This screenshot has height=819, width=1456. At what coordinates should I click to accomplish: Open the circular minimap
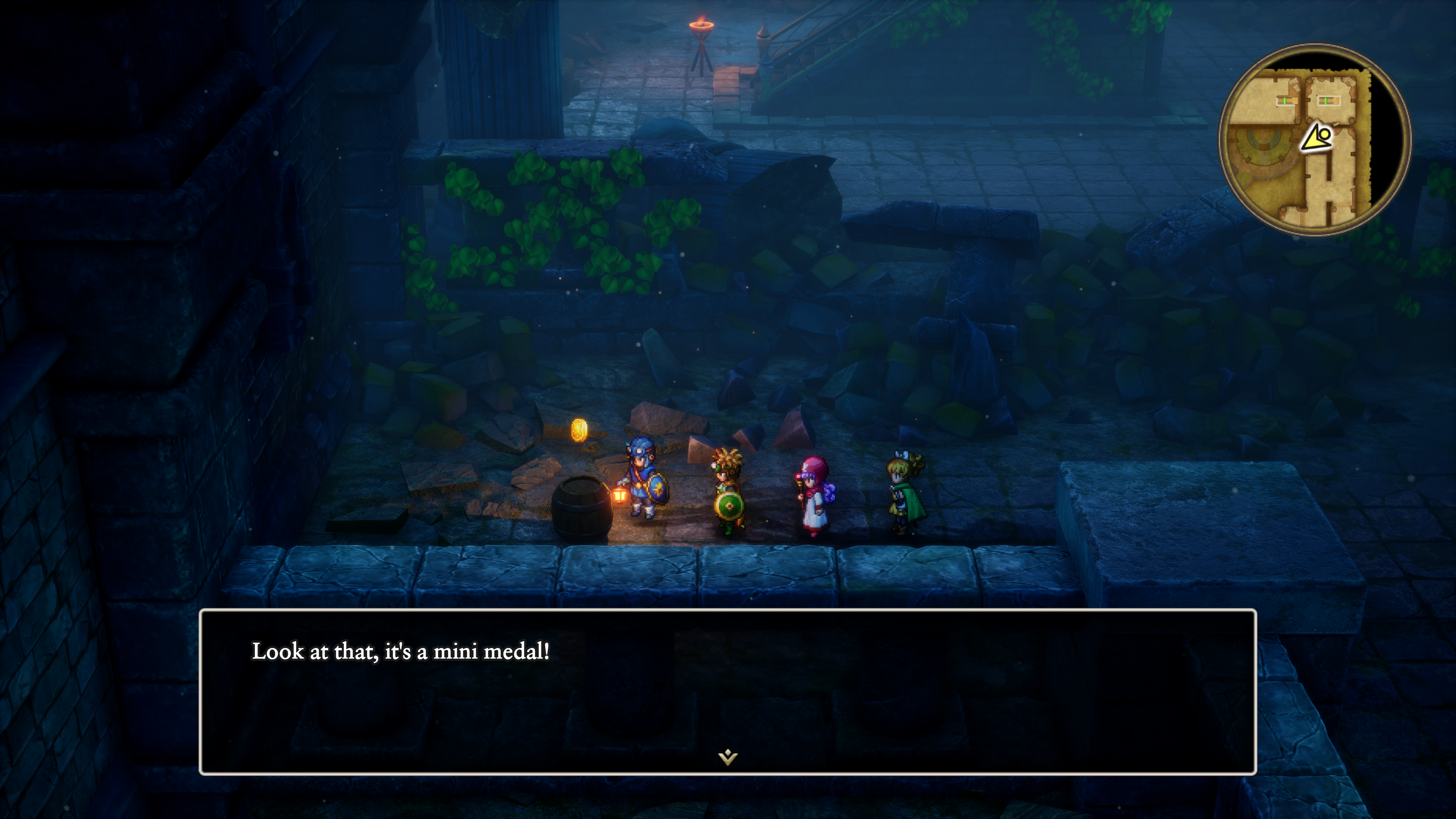1314,140
